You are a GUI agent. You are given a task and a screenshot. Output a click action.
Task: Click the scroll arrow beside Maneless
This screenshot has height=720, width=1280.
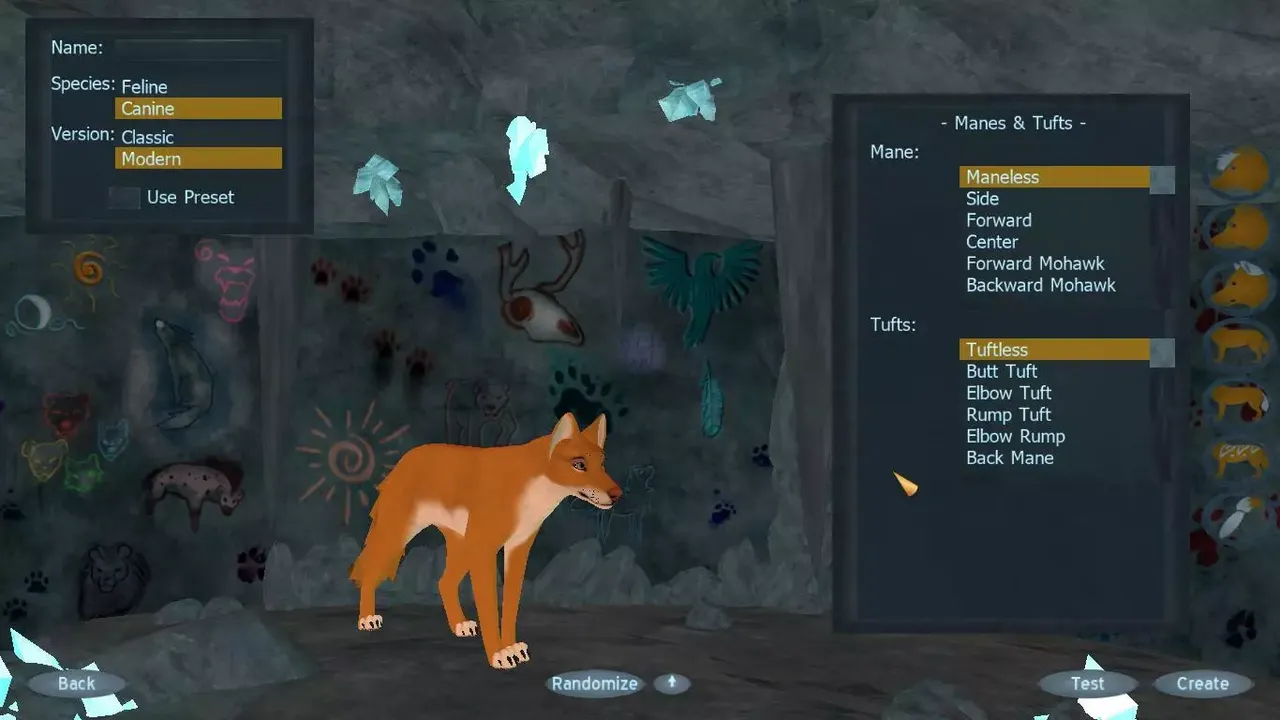tap(1160, 178)
